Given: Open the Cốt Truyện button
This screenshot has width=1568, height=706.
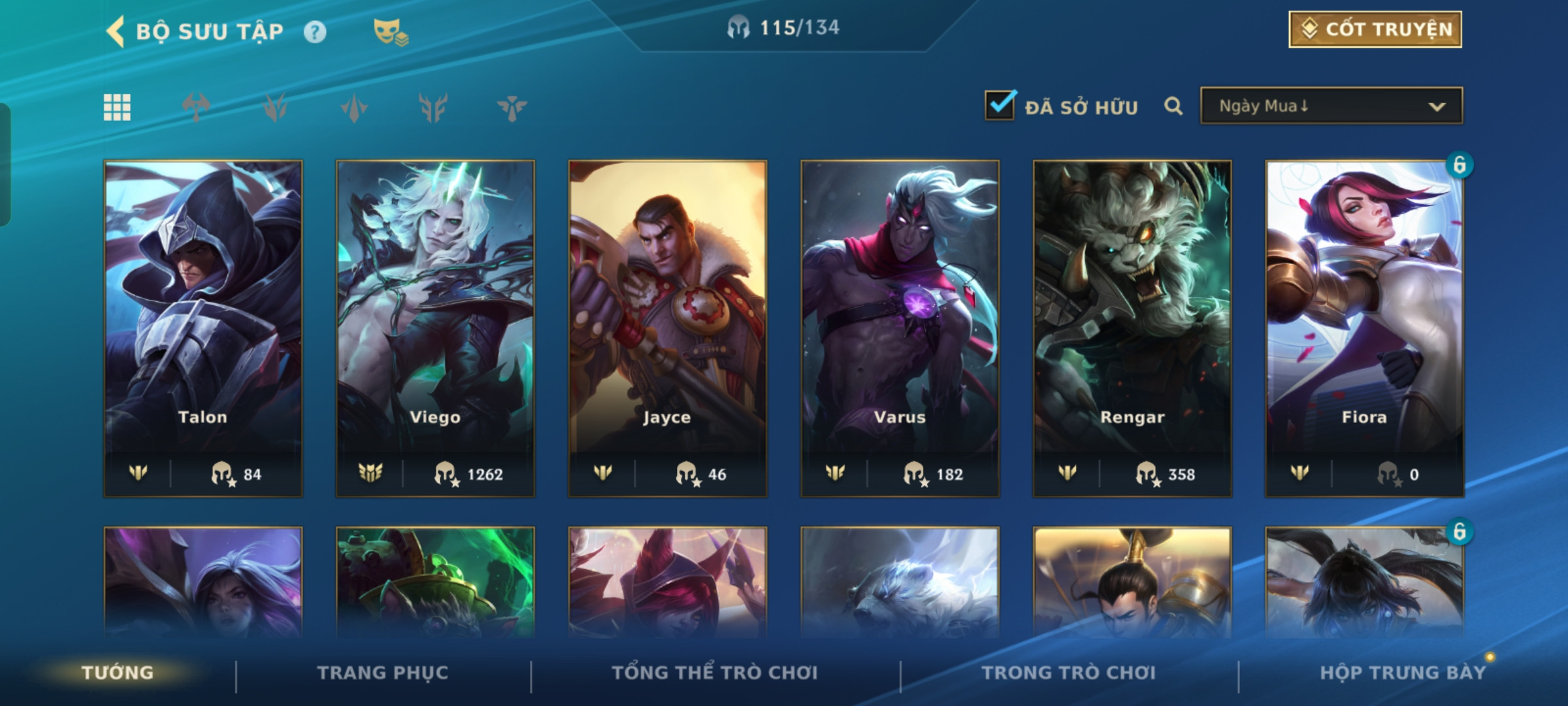Looking at the screenshot, I should [x=1375, y=29].
